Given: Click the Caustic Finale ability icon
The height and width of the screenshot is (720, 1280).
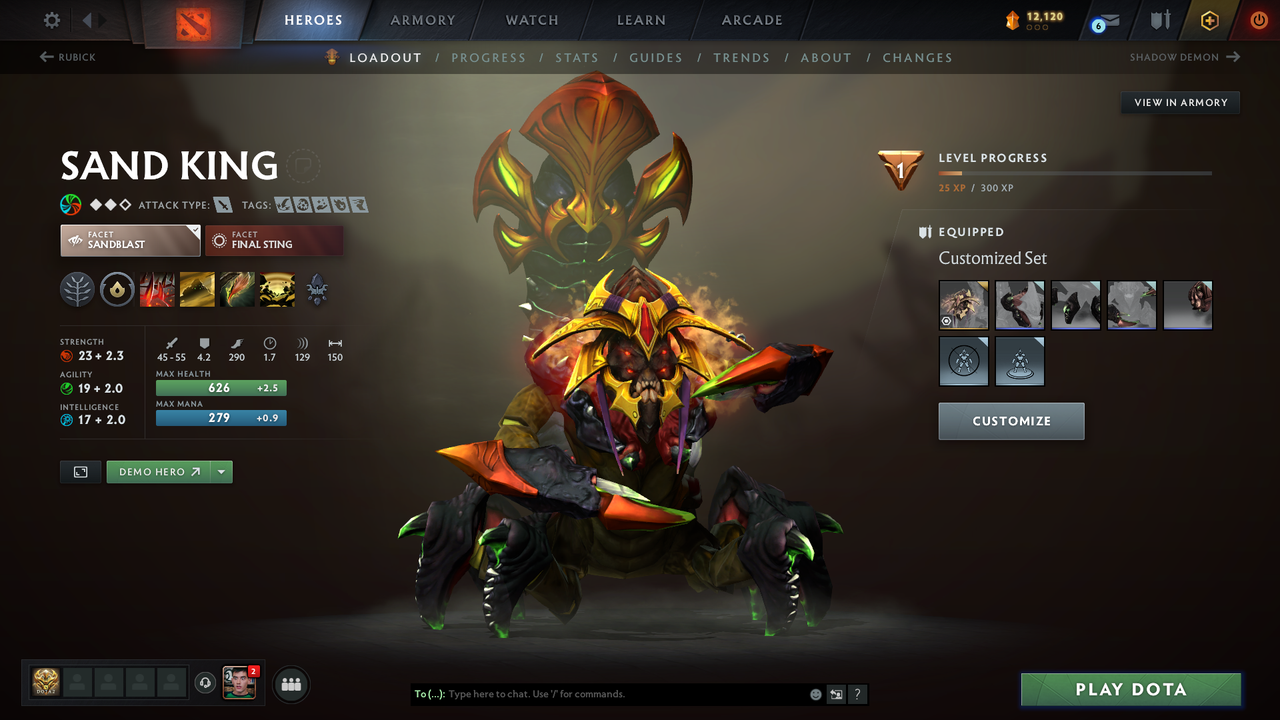Looking at the screenshot, I should 237,290.
